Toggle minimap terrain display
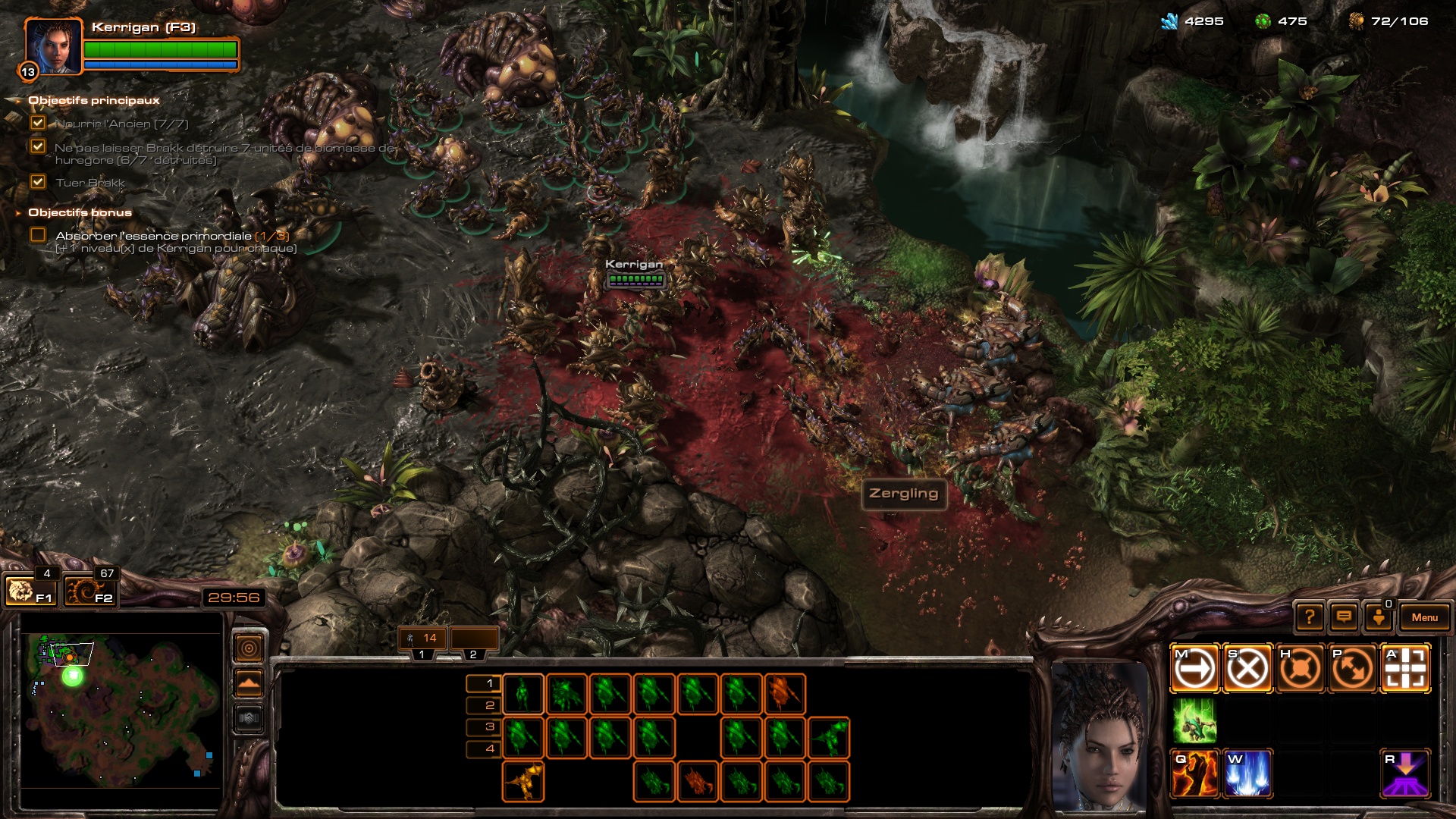 click(x=249, y=683)
